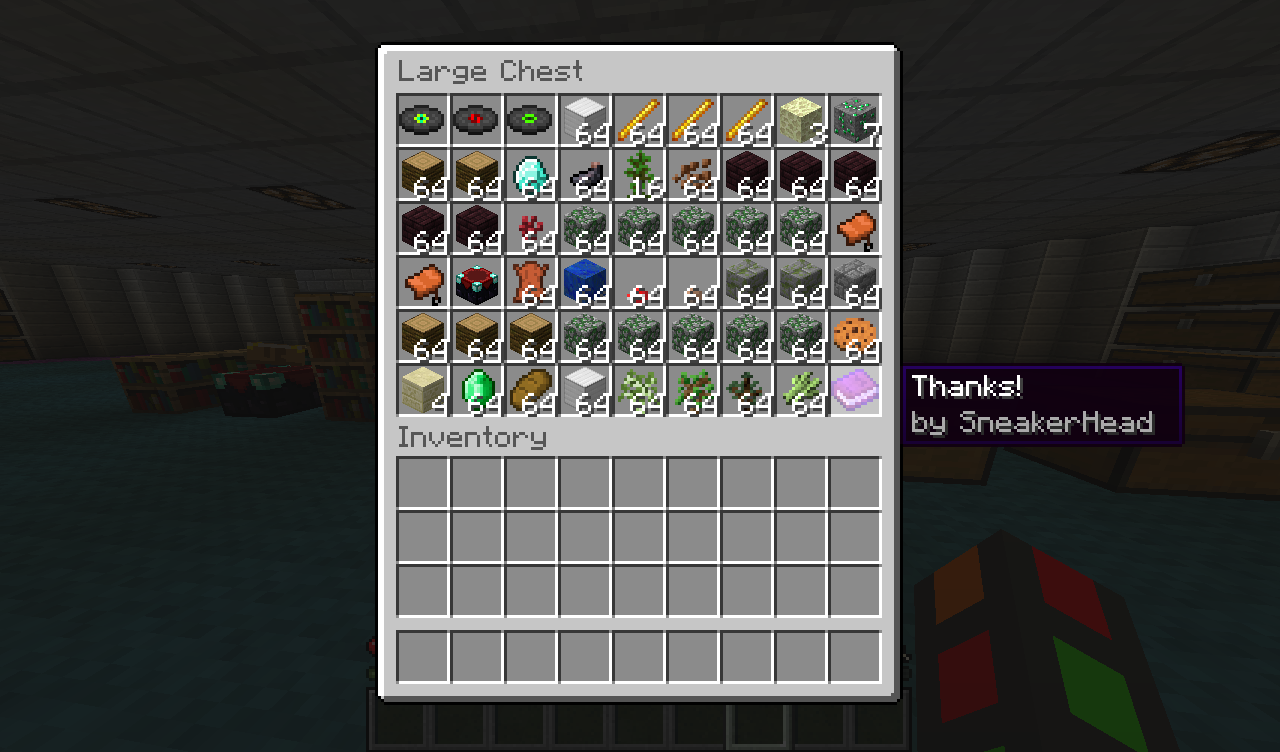This screenshot has height=752, width=1280.
Task: Grab the leather stack
Action: pos(531,282)
